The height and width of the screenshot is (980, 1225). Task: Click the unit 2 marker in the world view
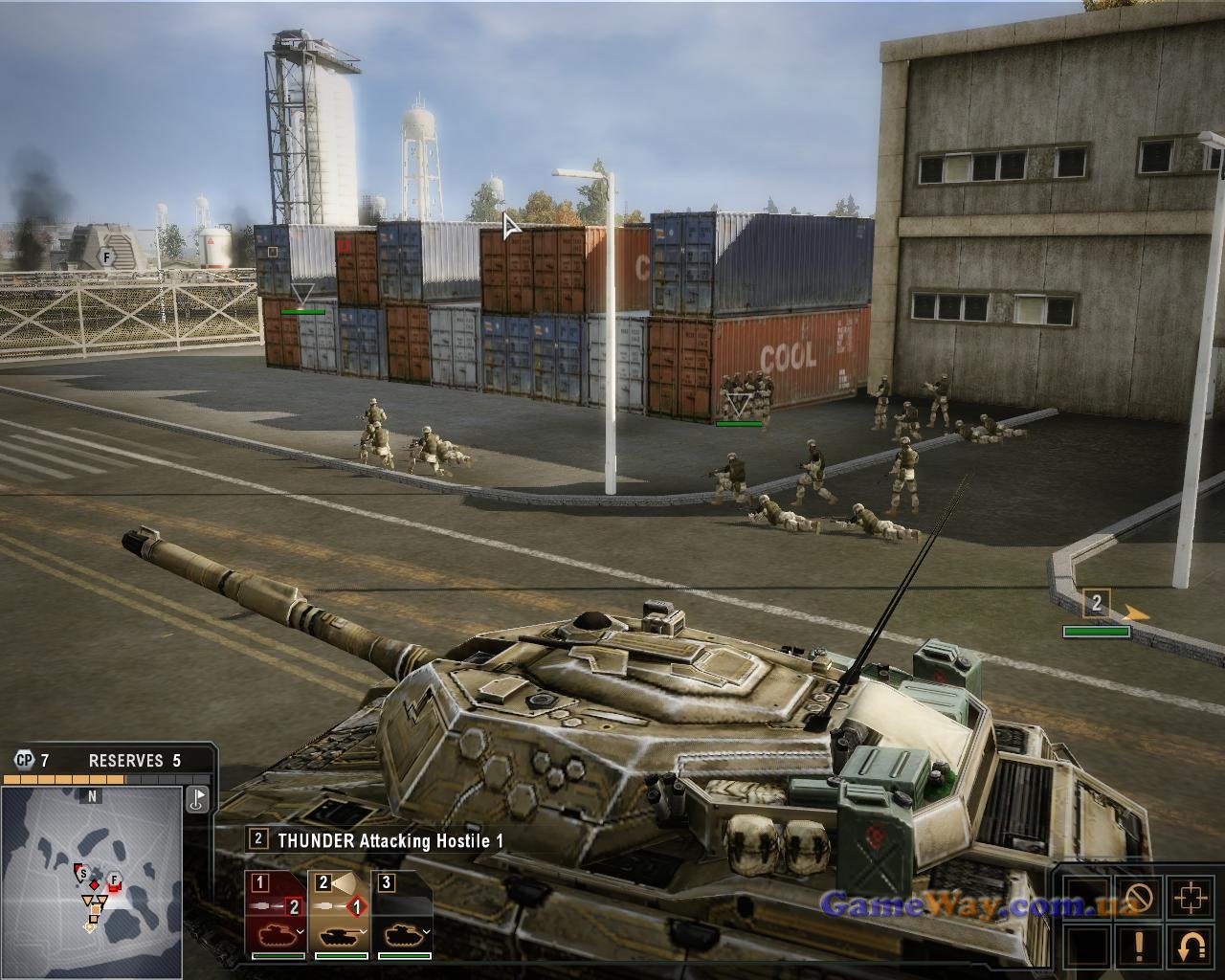(1097, 604)
